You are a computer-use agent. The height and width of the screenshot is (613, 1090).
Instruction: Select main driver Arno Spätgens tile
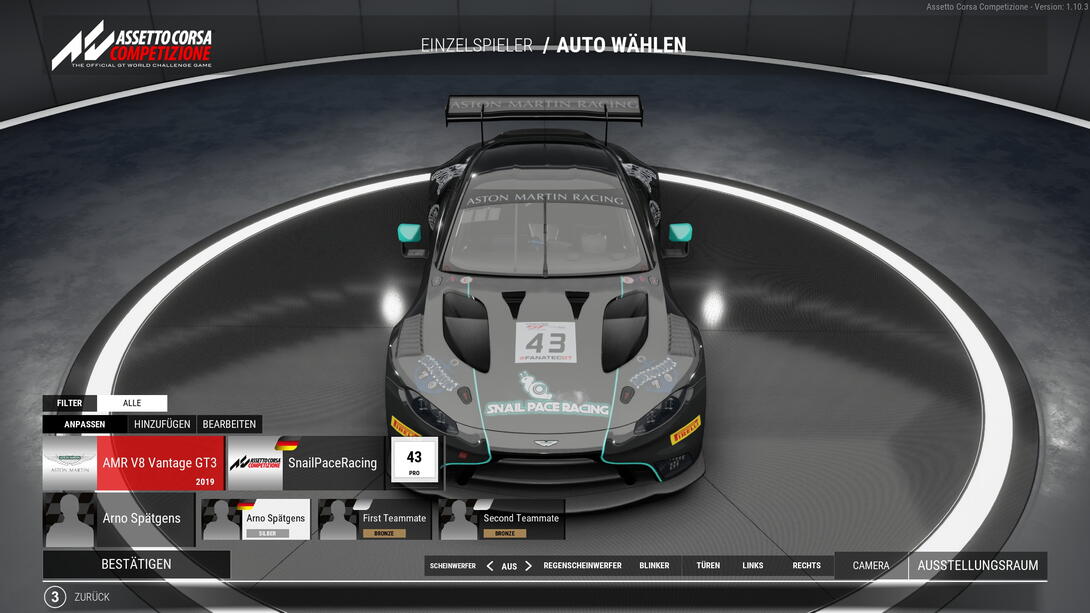[x=118, y=519]
